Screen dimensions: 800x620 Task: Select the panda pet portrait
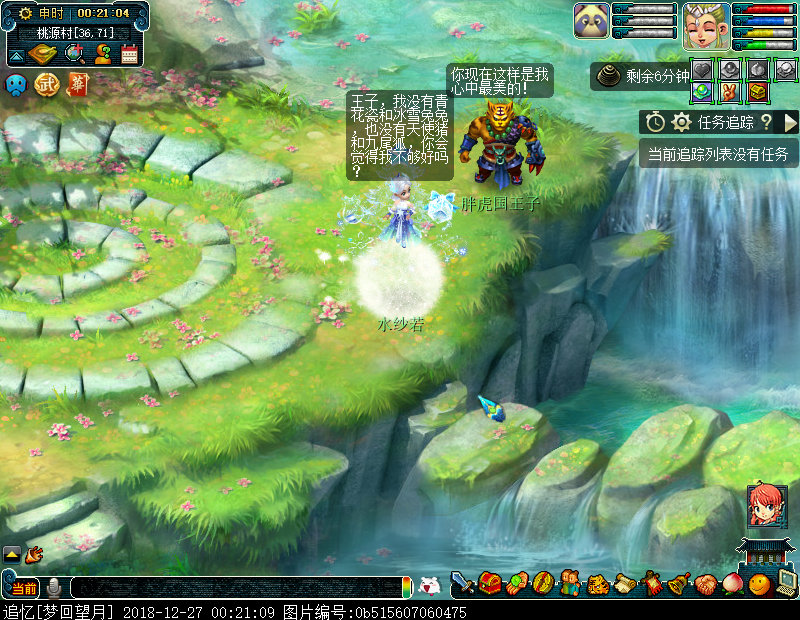point(592,21)
